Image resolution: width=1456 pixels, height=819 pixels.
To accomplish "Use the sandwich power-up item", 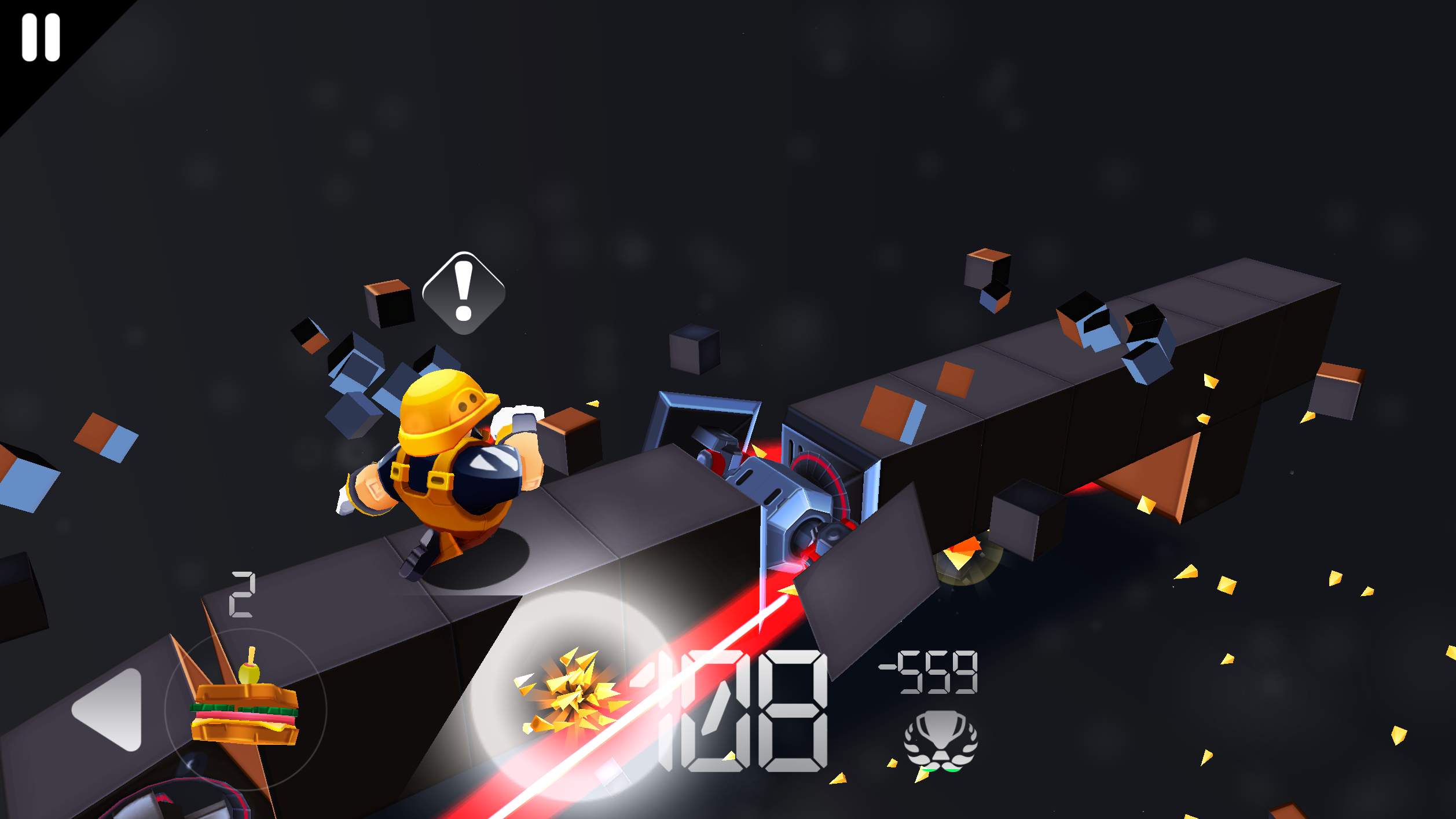I will [x=245, y=710].
